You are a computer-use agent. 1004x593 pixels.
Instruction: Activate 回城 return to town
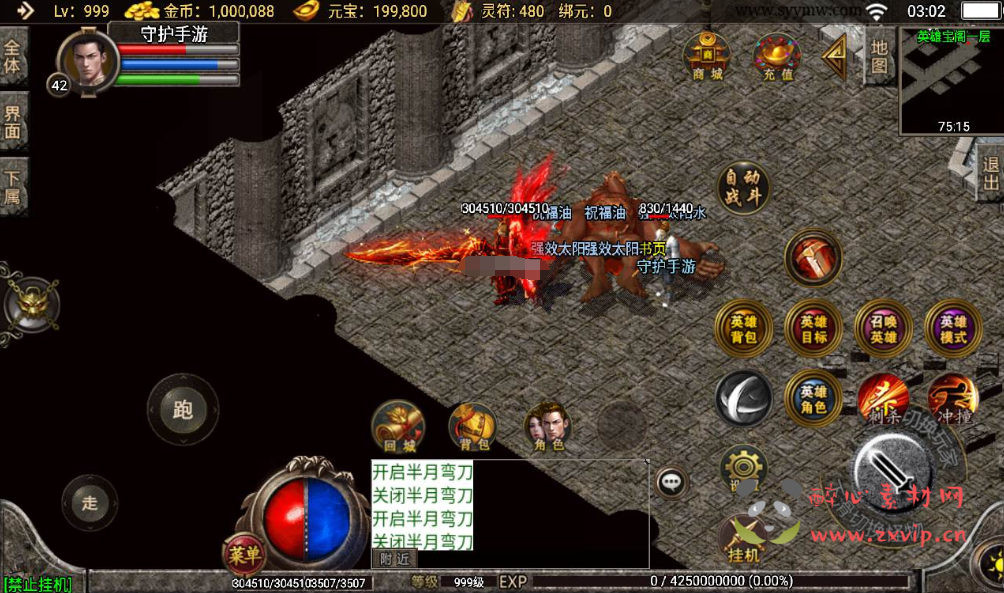(398, 428)
